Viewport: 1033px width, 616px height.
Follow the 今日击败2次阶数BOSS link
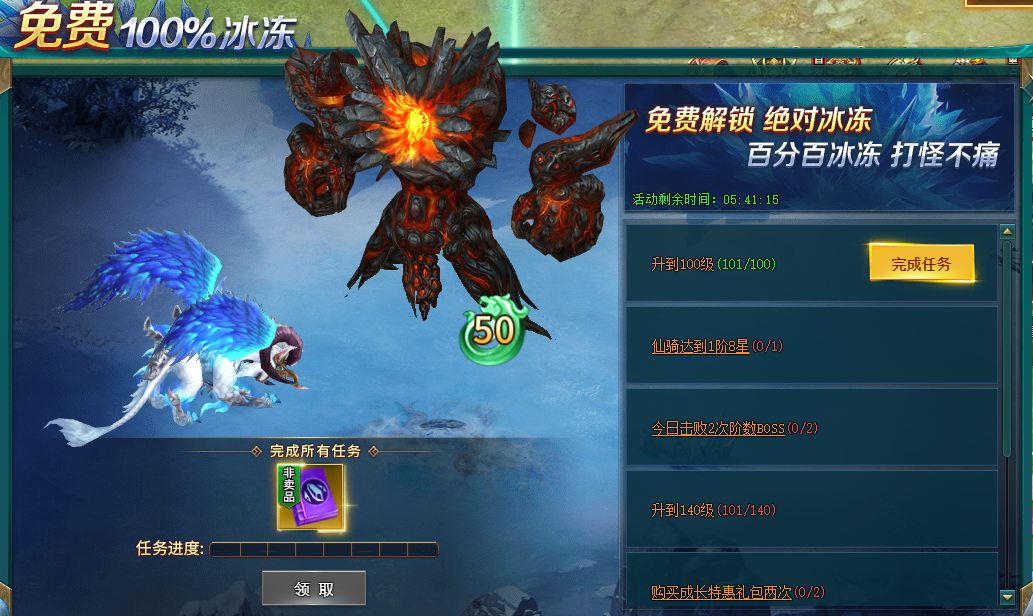pos(718,429)
